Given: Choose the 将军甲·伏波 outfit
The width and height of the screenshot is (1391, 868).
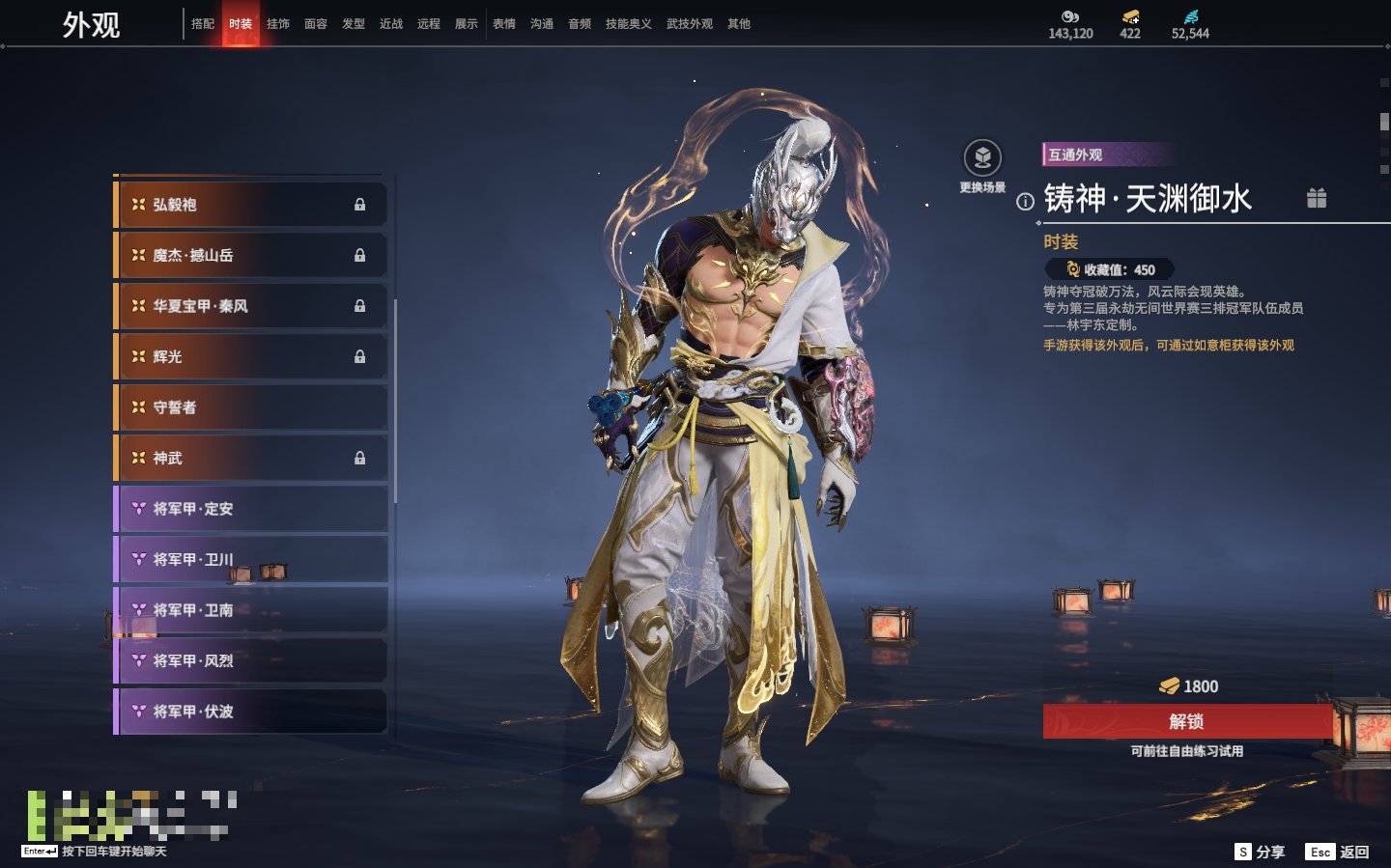Looking at the screenshot, I should pos(251,712).
